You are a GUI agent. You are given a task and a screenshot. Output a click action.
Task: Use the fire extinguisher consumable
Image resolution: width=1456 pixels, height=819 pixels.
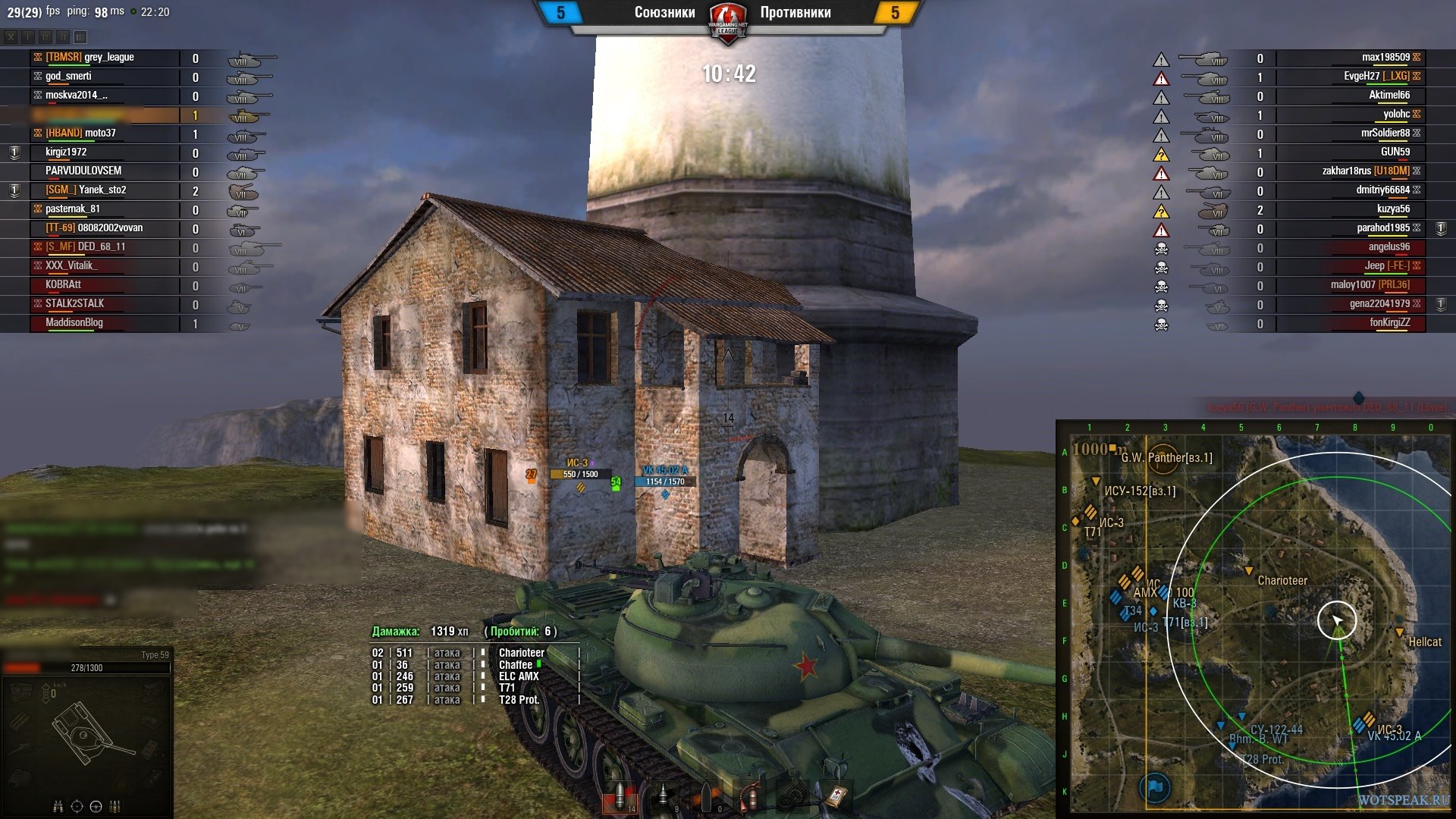coord(750,796)
